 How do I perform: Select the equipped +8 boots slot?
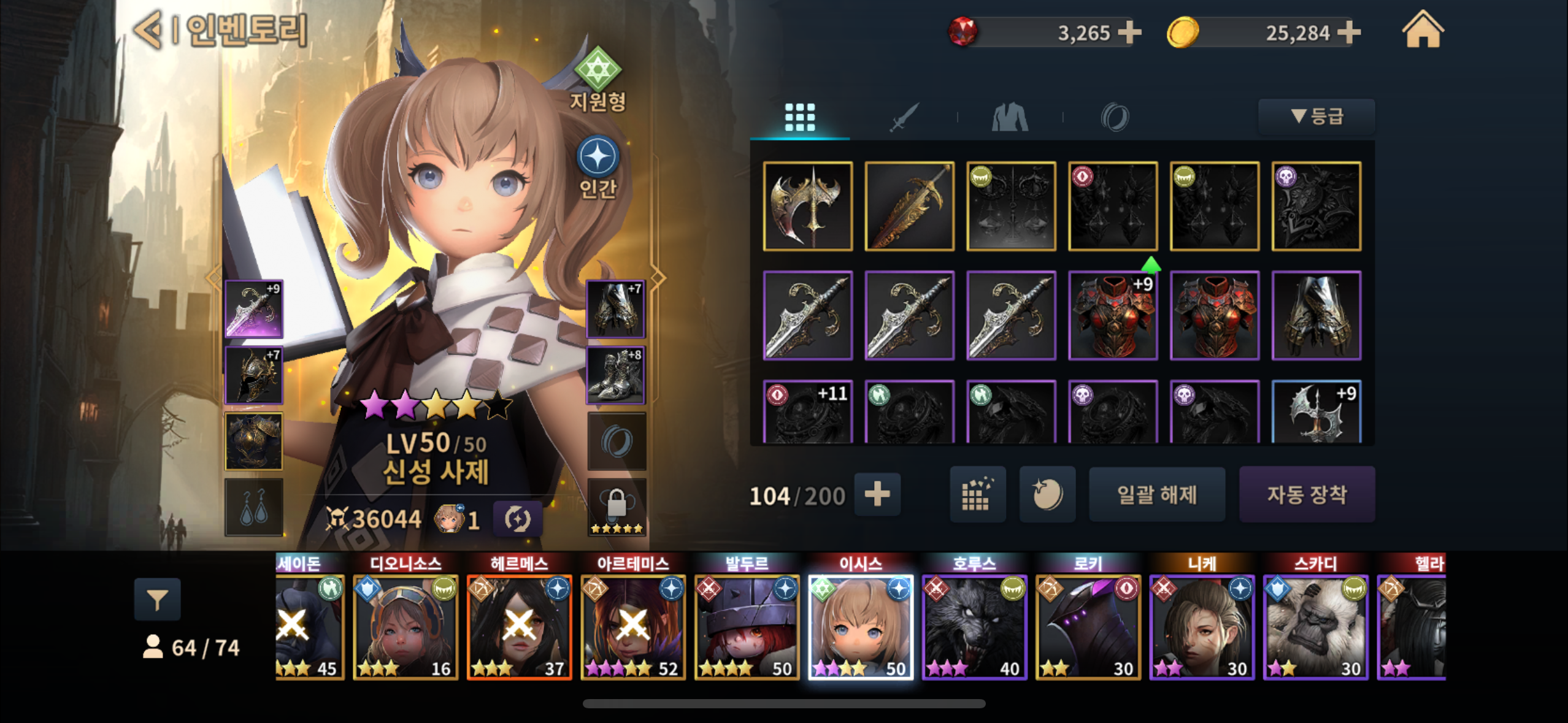point(616,375)
